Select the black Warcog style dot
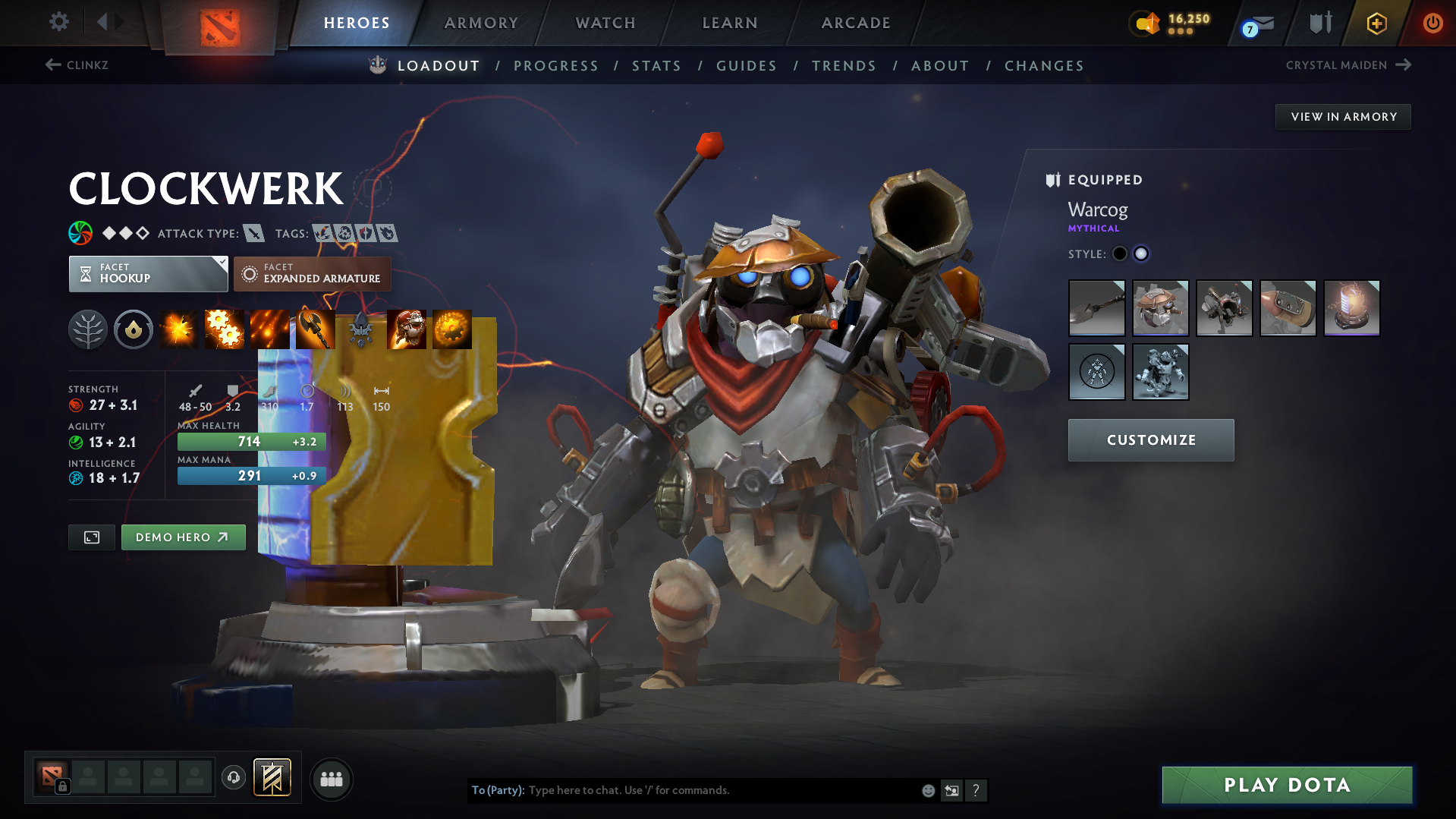This screenshot has width=1456, height=819. click(x=1120, y=254)
